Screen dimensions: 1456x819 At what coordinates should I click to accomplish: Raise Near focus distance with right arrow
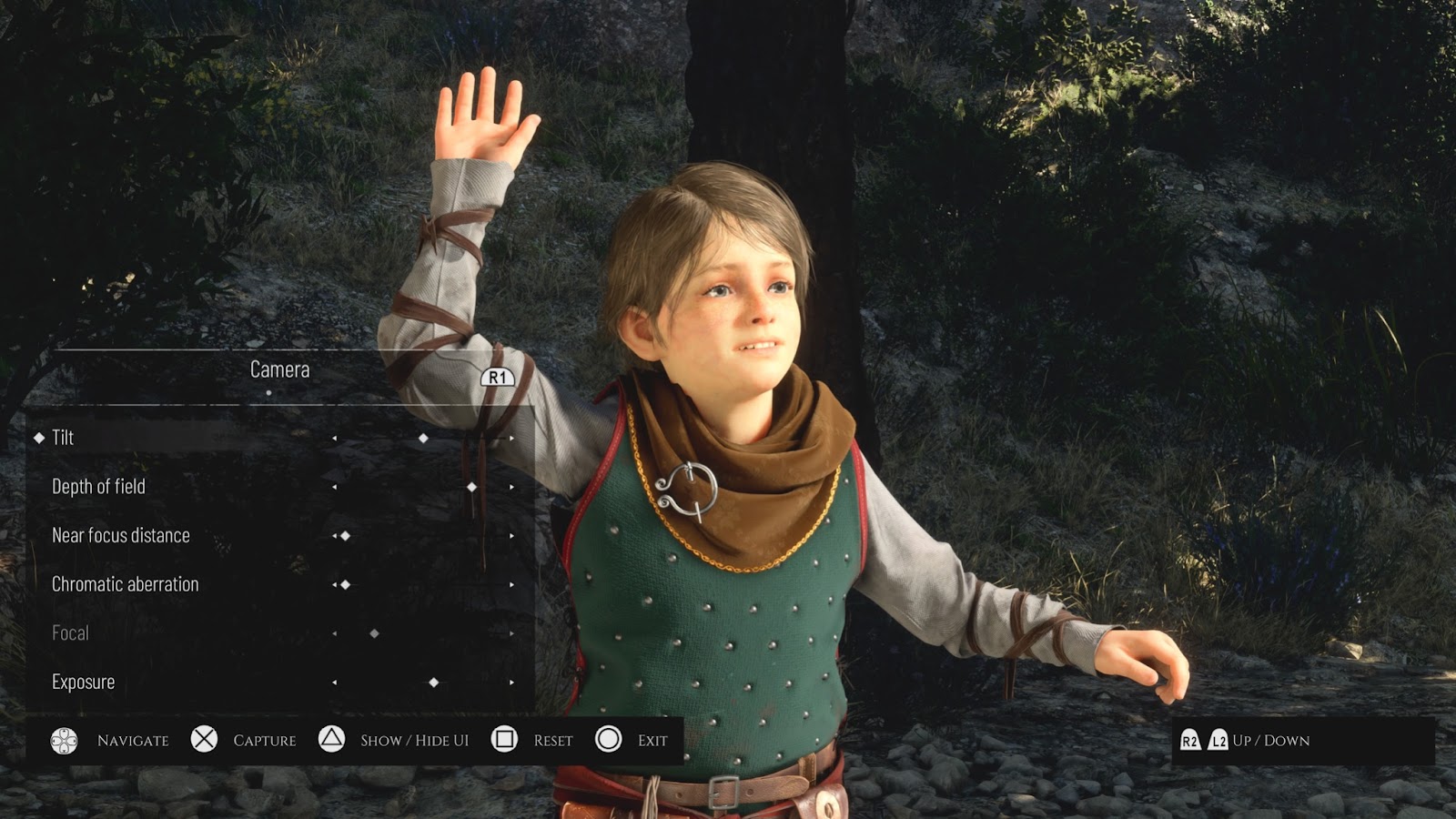click(511, 536)
